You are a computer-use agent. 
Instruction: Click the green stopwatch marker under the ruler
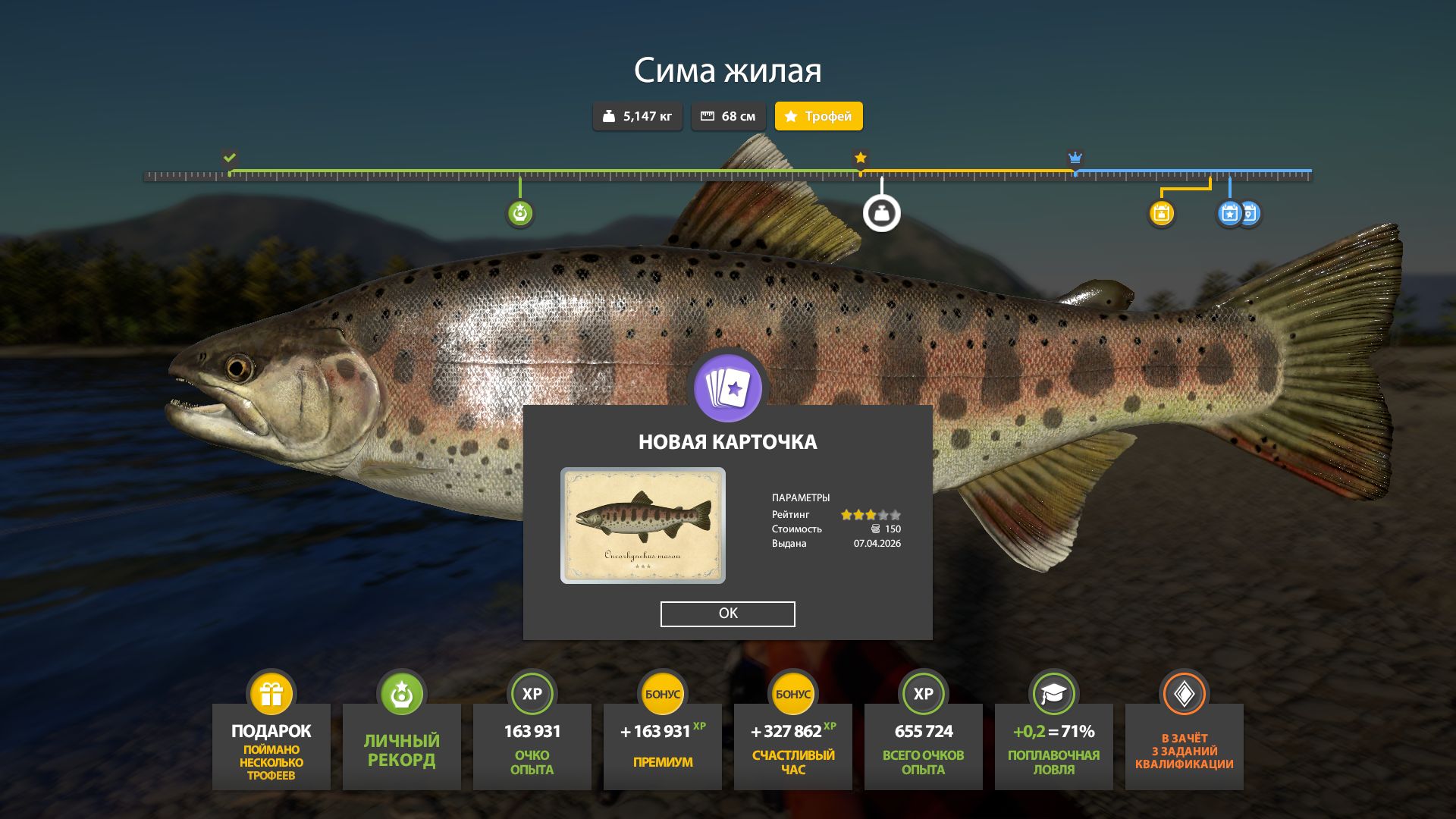(x=519, y=215)
